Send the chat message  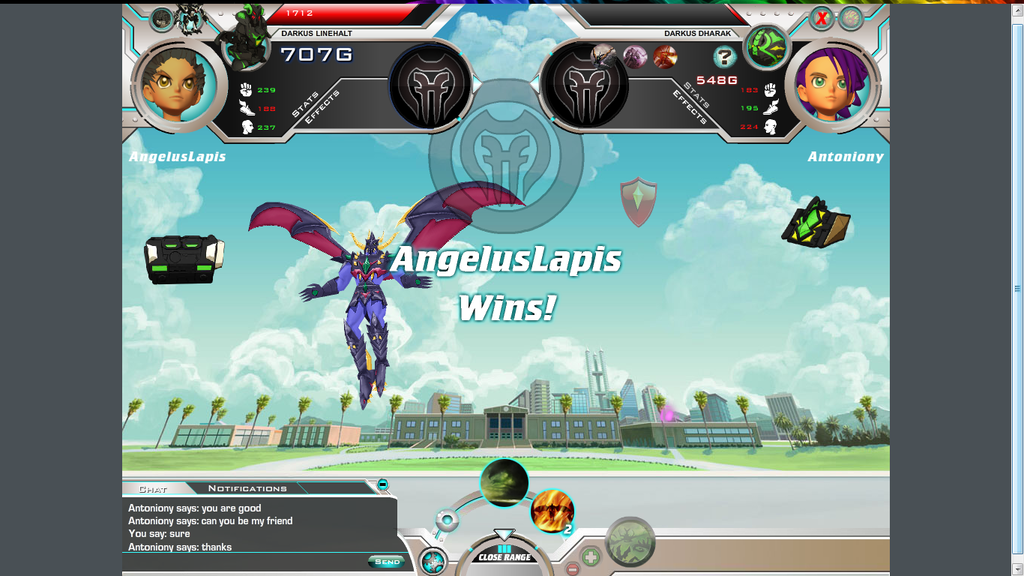386,562
